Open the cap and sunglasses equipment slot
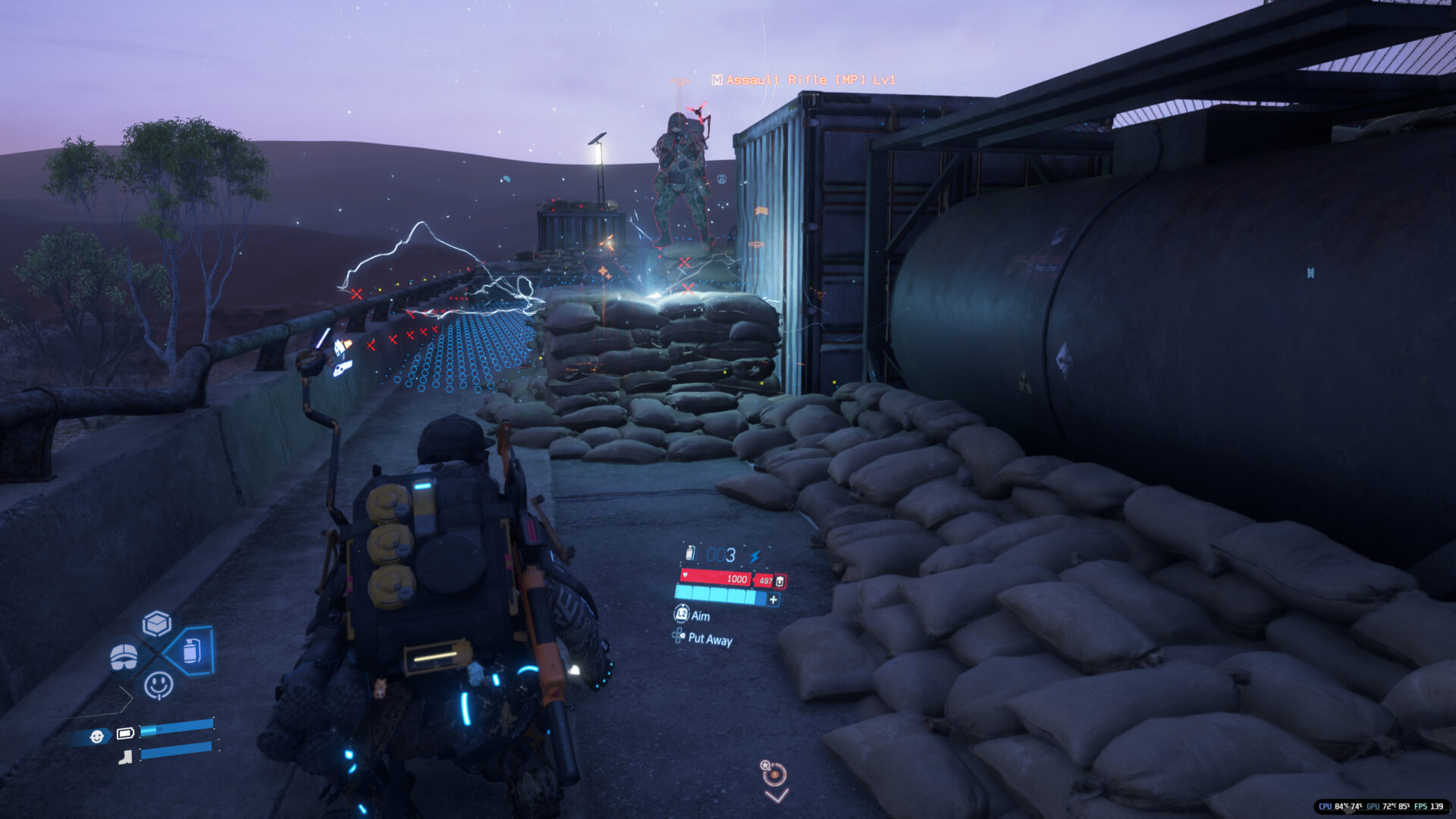1456x819 pixels. pyautogui.click(x=124, y=657)
